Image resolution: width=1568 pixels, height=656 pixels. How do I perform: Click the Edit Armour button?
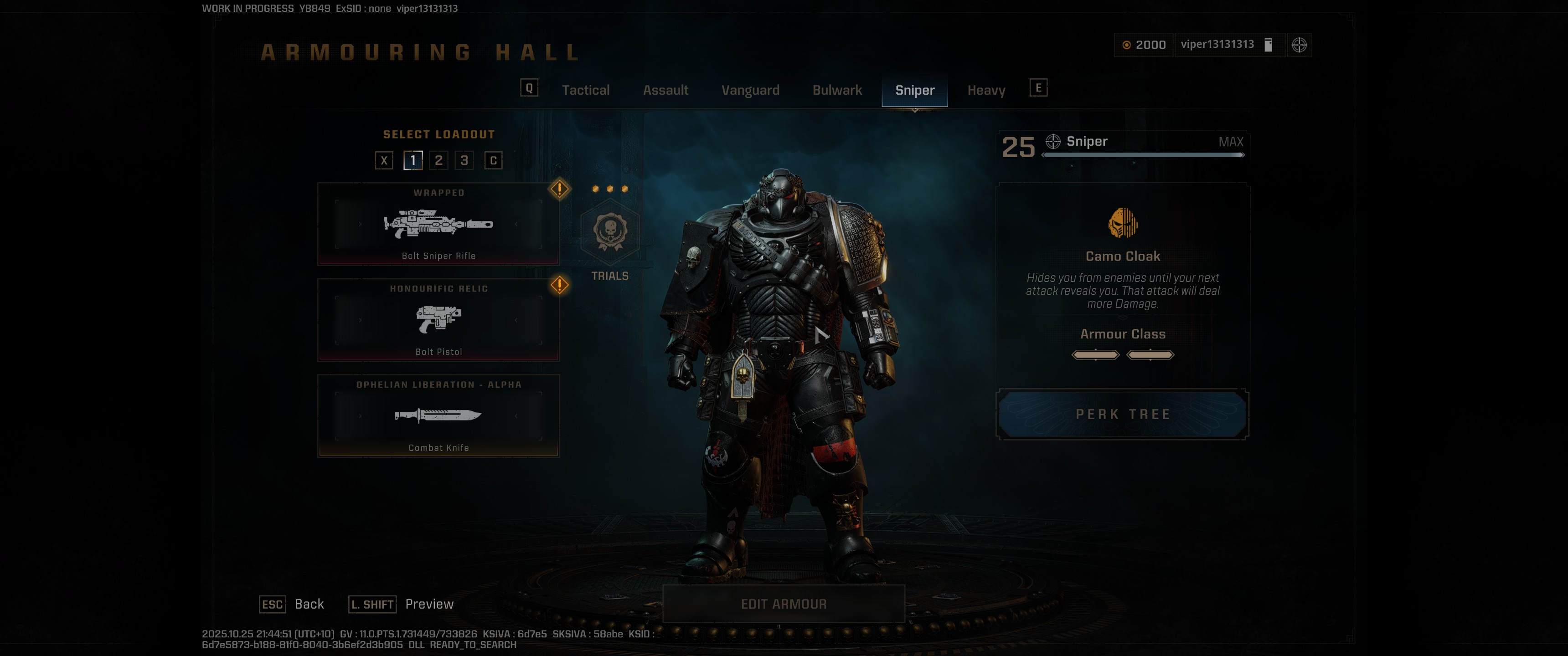[784, 604]
